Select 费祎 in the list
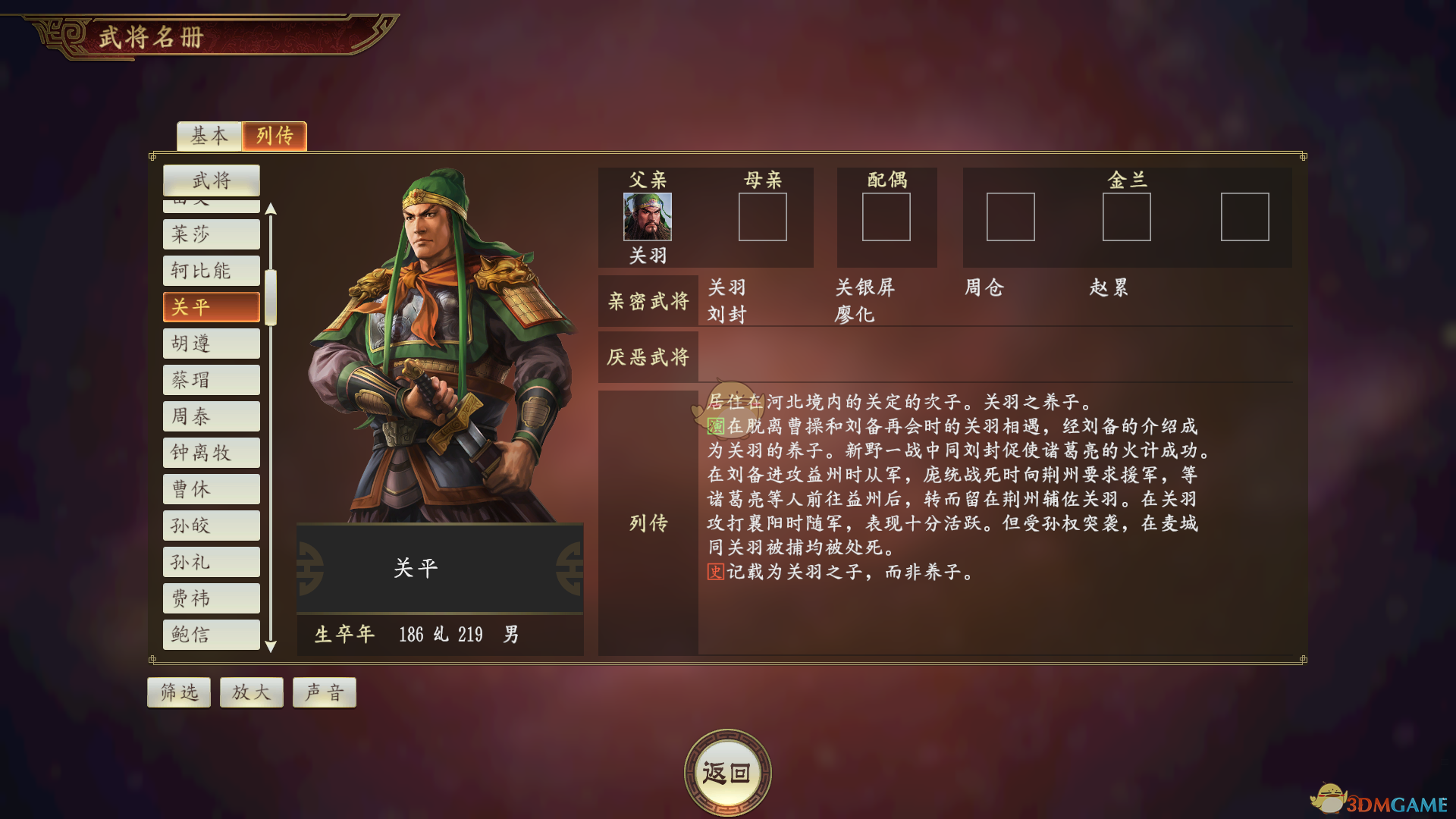 tap(212, 598)
